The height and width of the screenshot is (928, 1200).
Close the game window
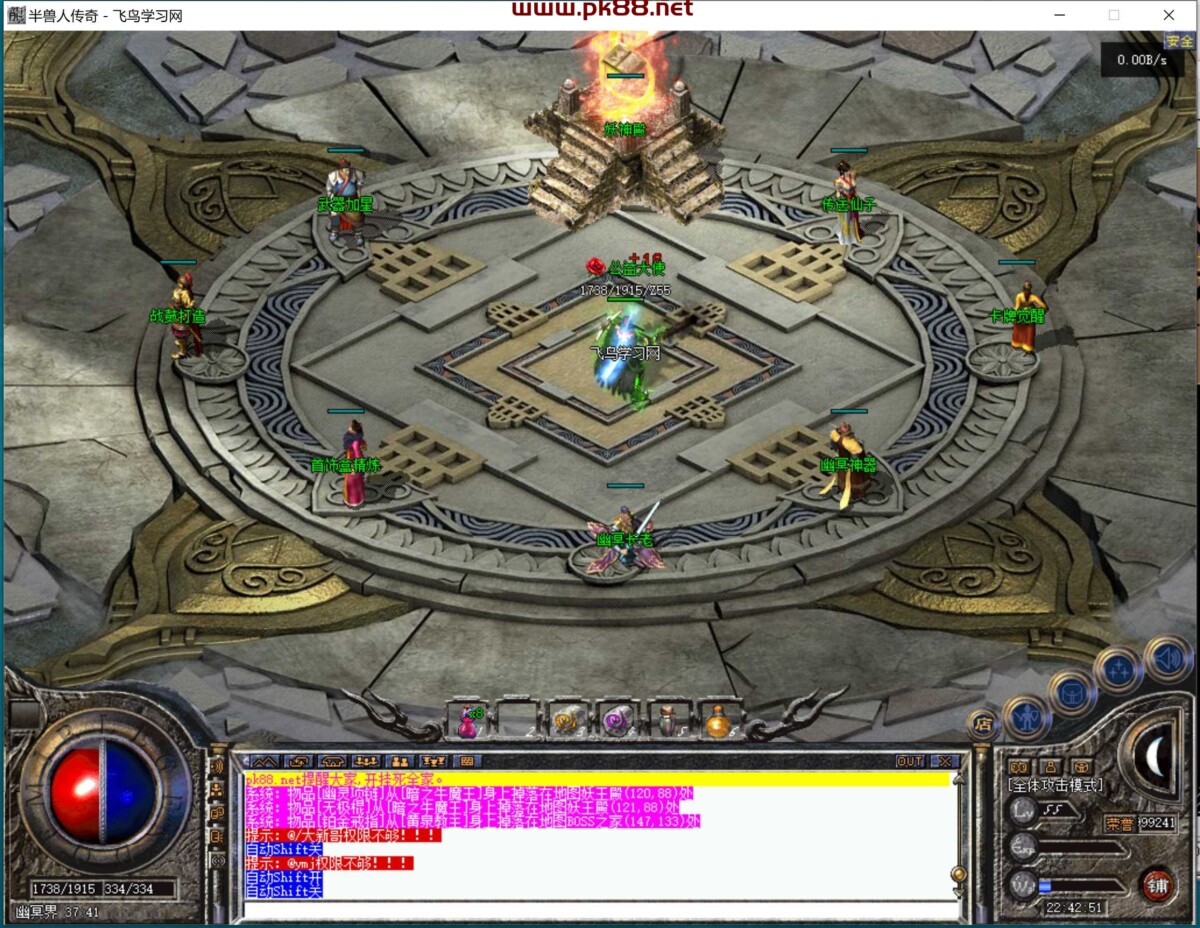click(x=1168, y=15)
